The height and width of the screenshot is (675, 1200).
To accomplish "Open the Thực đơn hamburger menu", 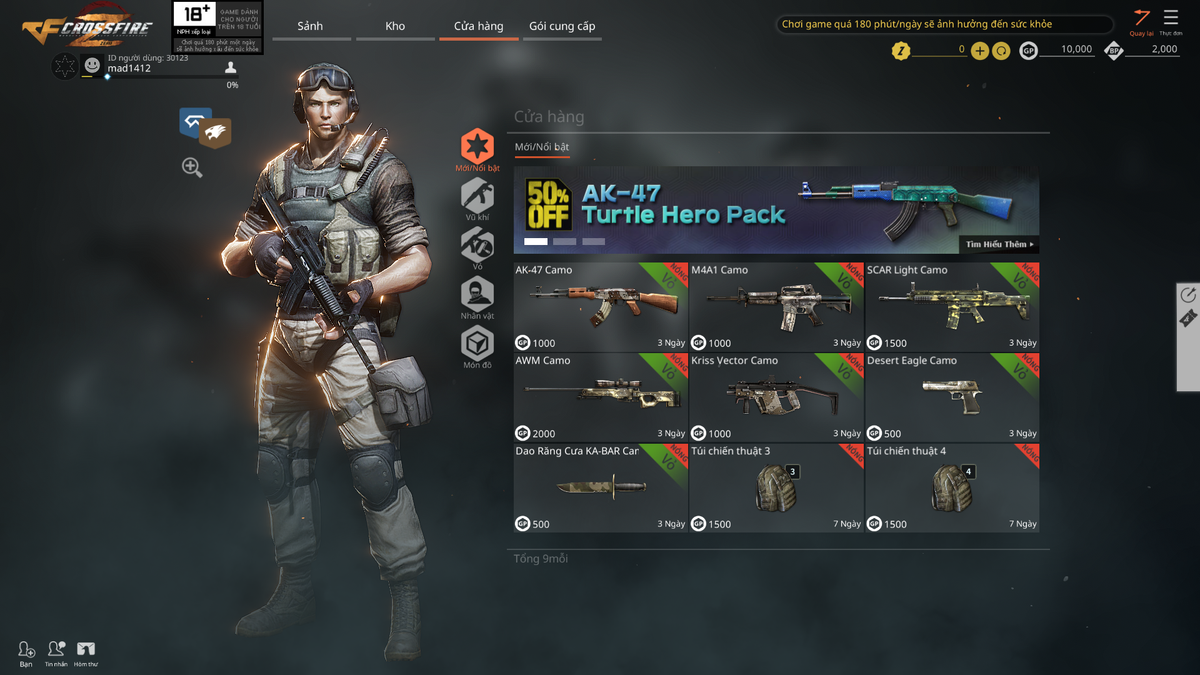I will (1171, 21).
